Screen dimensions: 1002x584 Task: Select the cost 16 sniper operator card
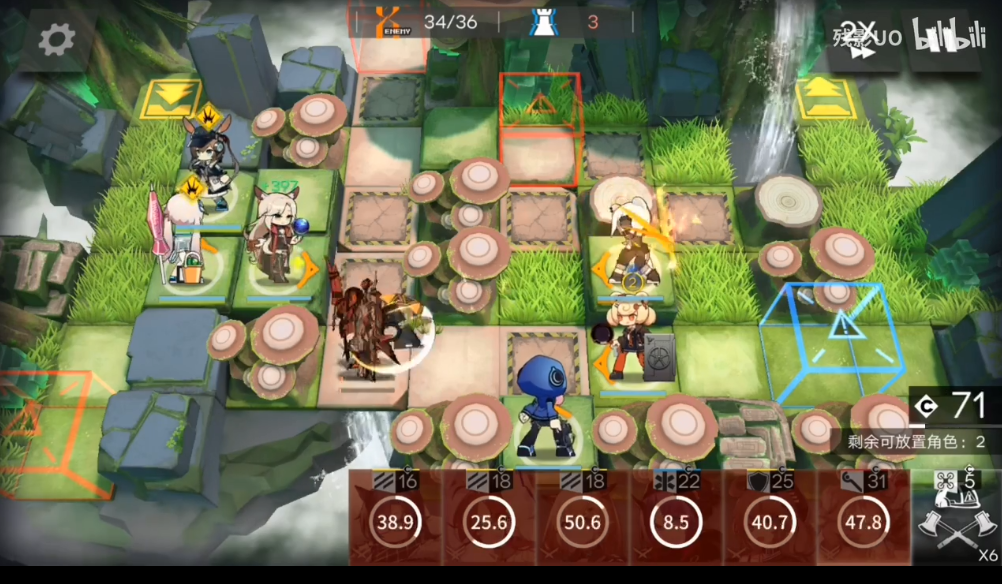(394, 517)
